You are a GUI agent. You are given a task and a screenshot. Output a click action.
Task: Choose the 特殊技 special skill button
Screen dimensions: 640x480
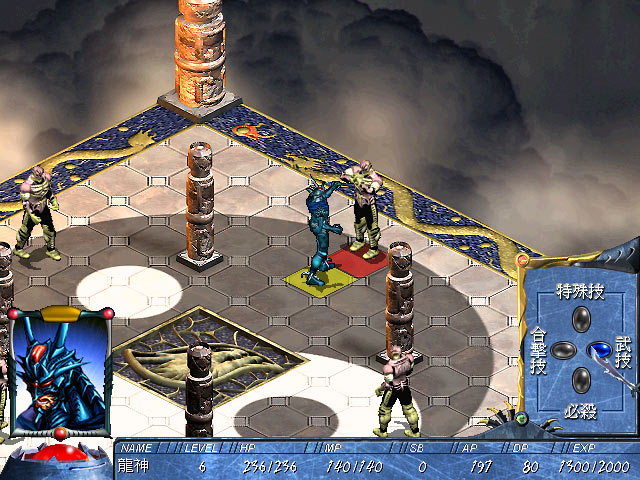point(580,320)
